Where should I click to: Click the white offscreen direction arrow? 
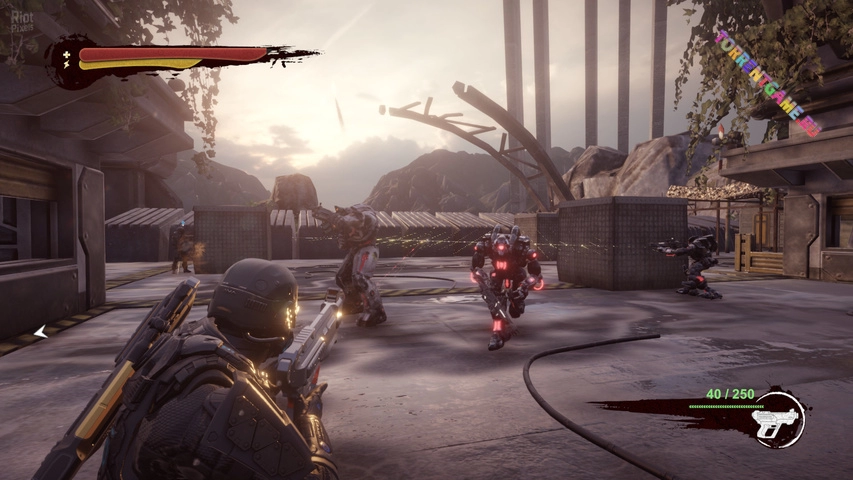(40, 332)
